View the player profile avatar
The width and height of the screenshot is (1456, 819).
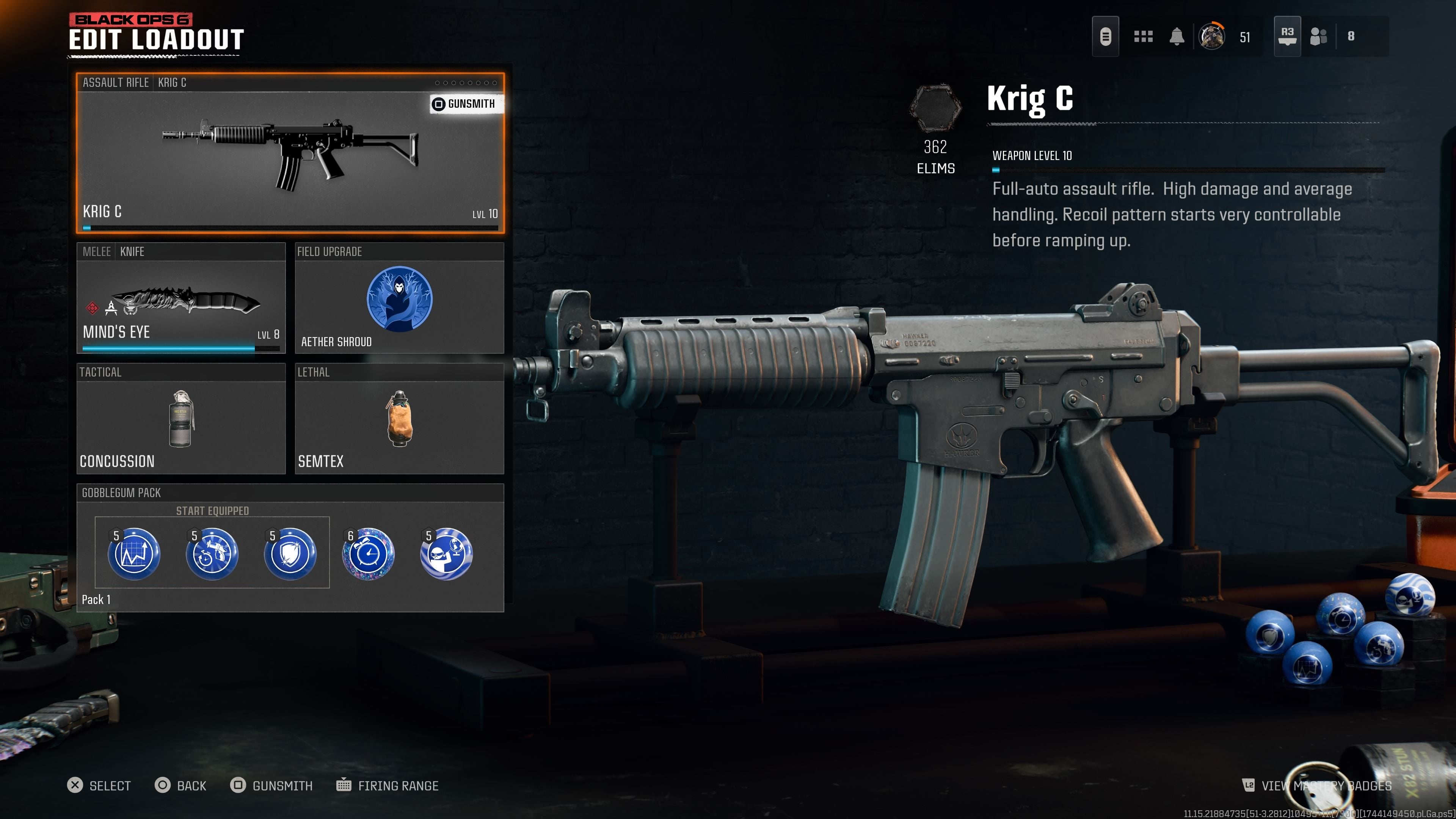point(1211,37)
